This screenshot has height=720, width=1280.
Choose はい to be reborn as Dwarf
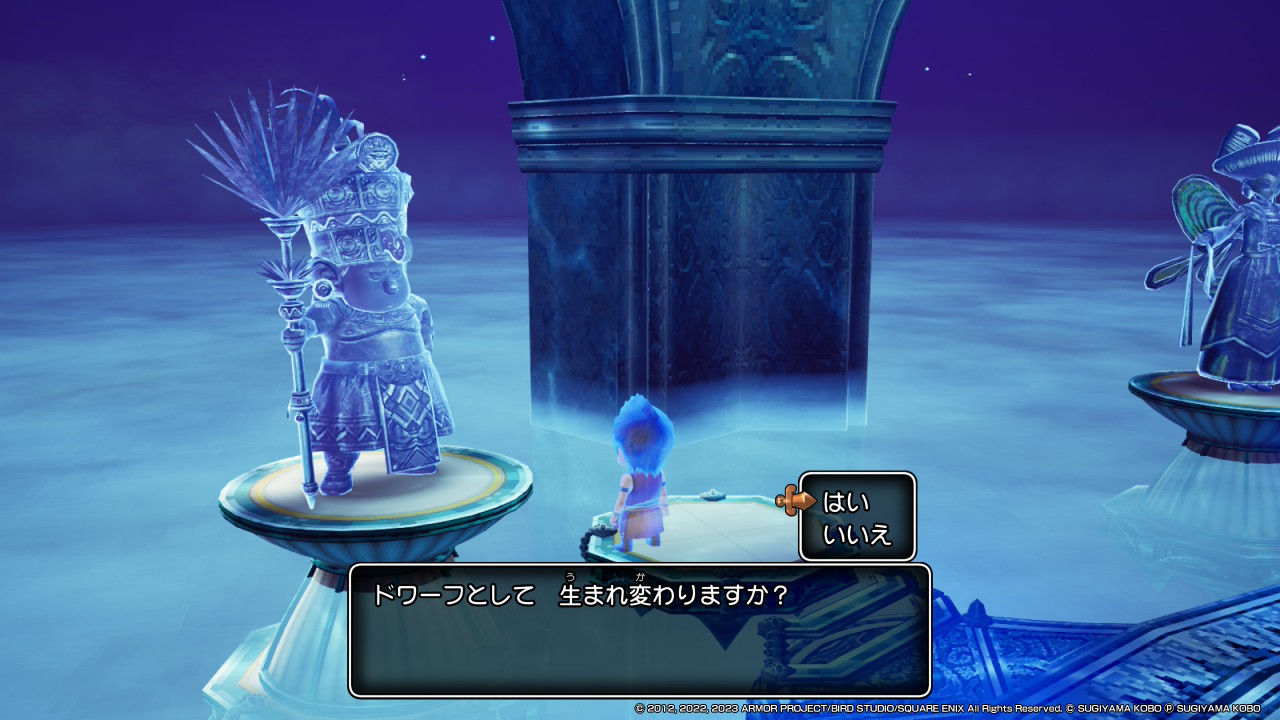(846, 501)
